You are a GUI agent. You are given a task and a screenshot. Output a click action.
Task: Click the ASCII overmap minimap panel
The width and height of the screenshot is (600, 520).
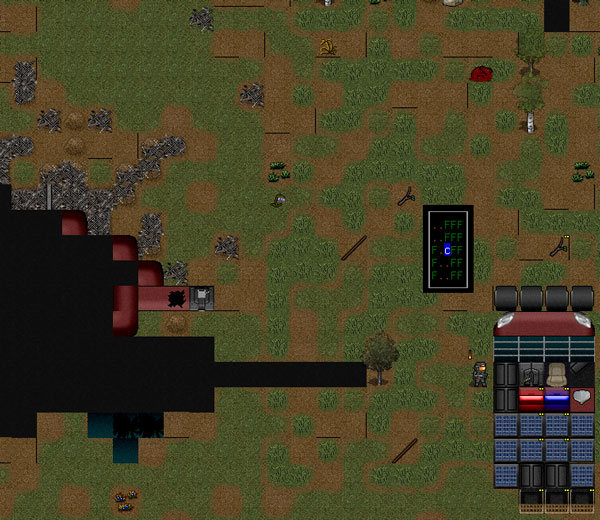tap(447, 249)
